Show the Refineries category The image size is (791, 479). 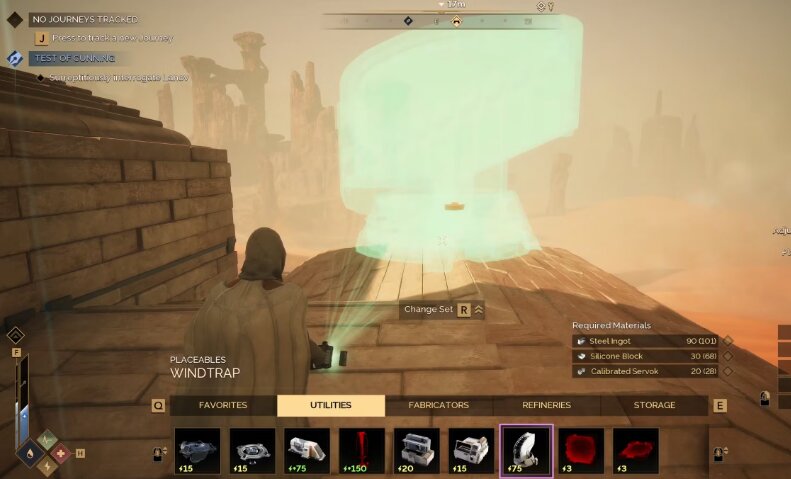tap(546, 405)
